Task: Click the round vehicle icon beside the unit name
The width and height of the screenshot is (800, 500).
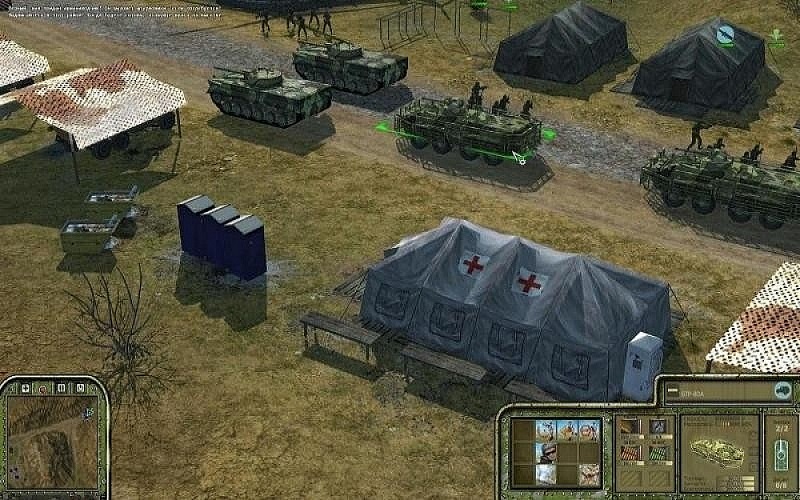Action: pos(778,392)
